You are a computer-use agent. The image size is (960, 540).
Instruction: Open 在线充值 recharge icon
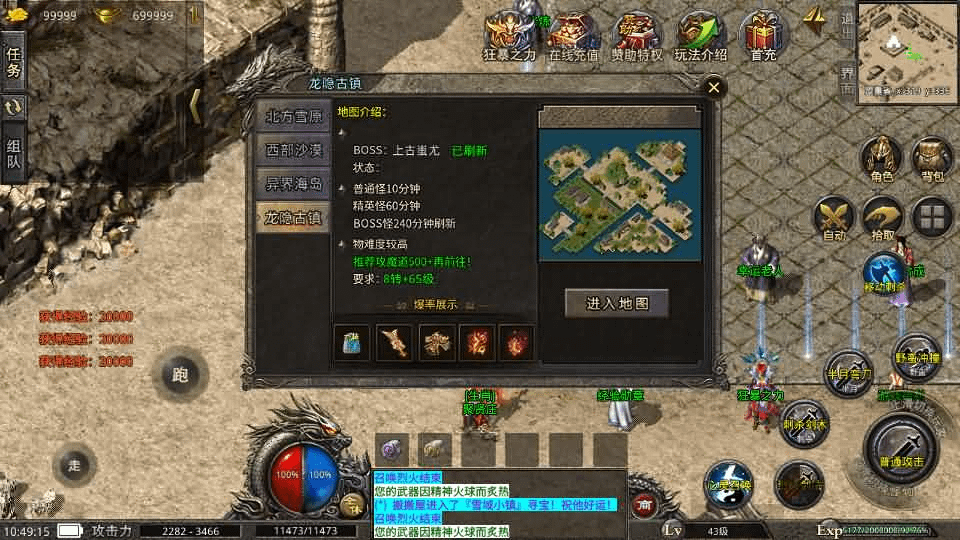coord(575,38)
